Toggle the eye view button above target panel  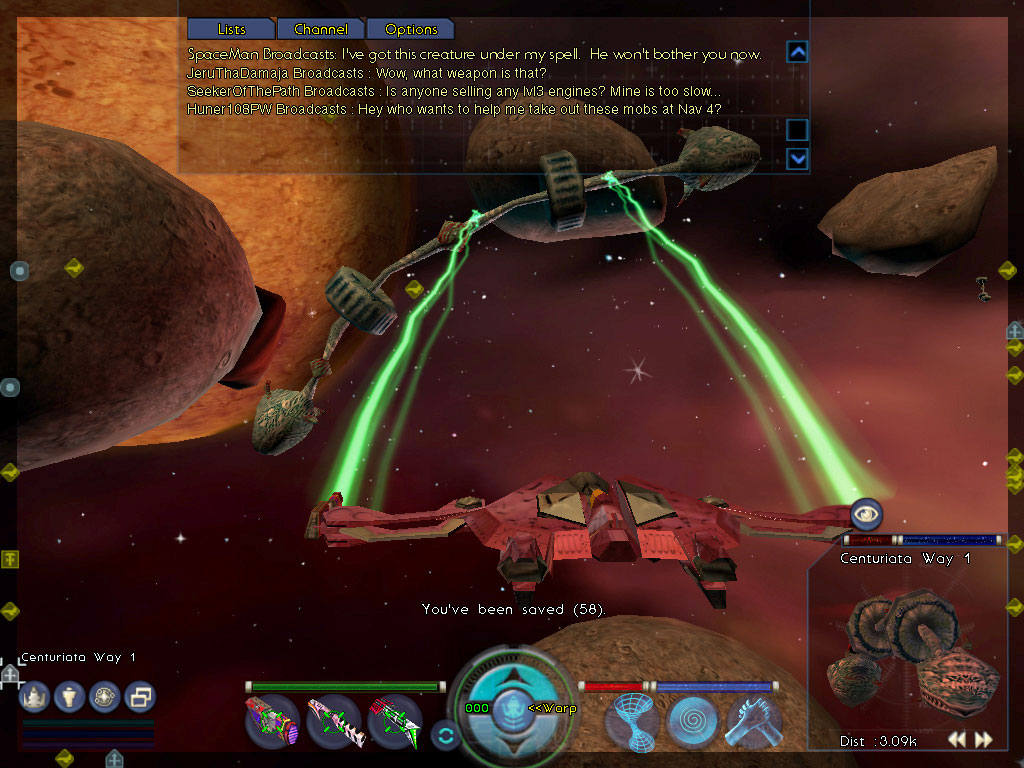click(866, 514)
